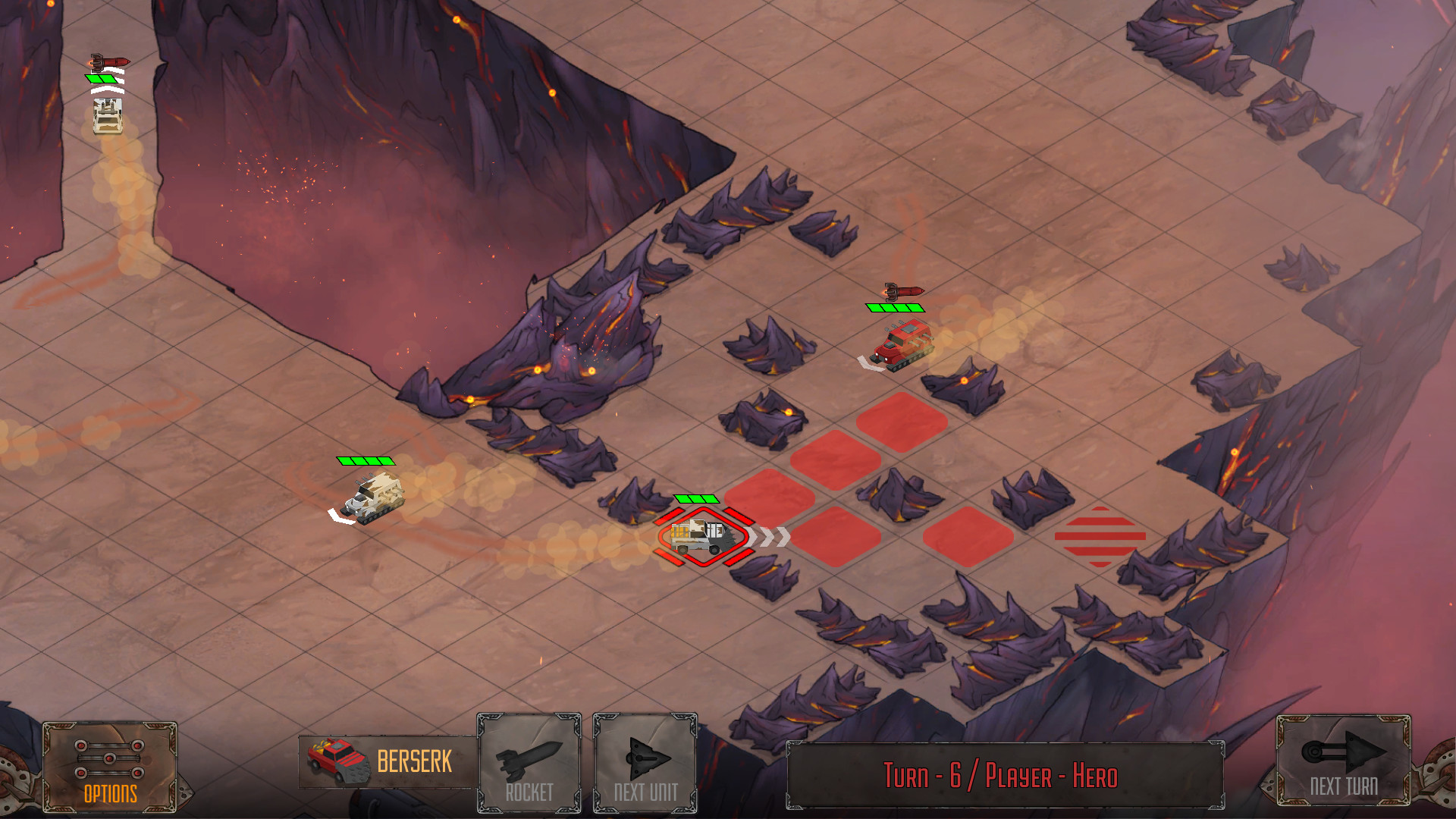End turn with Next Turn button
Viewport: 1456px width, 819px height.
(x=1343, y=760)
